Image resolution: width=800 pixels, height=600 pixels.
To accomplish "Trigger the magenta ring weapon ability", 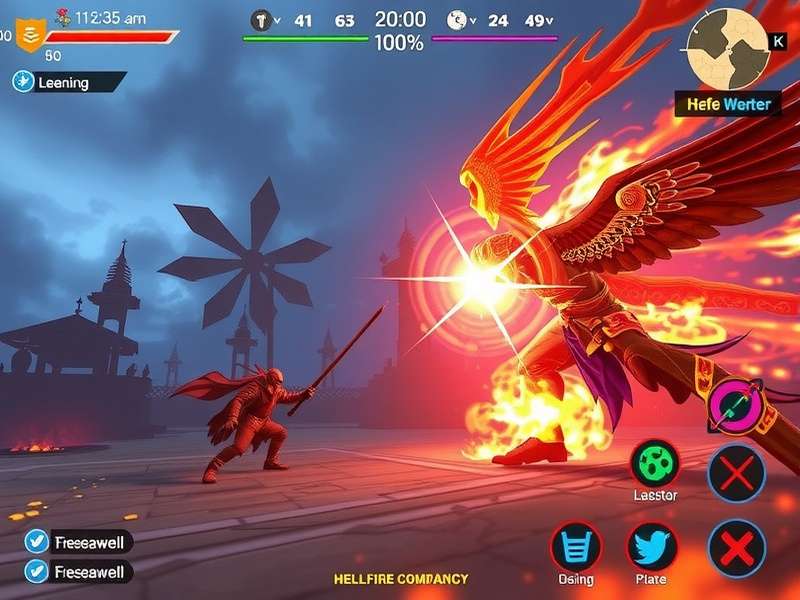I will 737,404.
